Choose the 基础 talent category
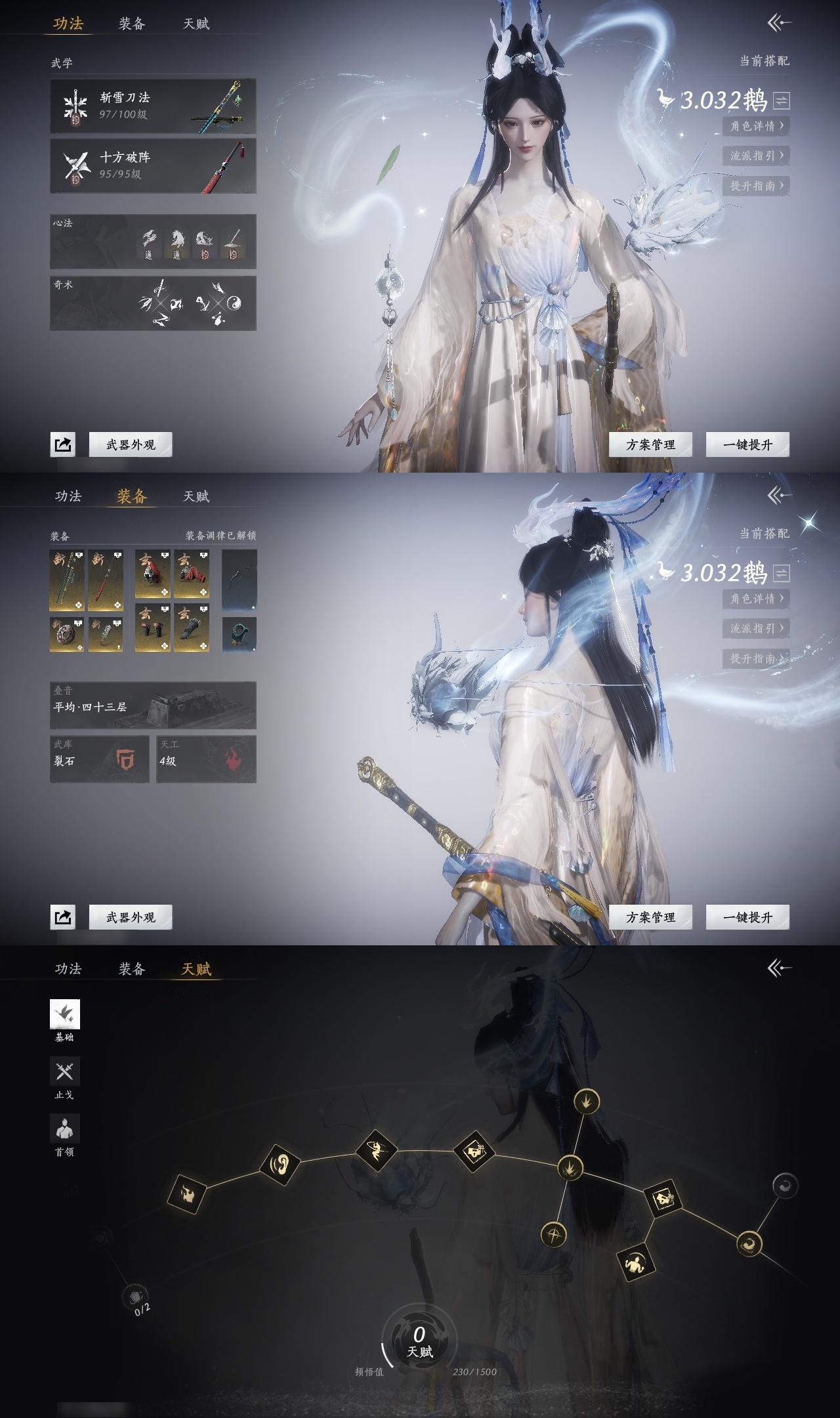 point(64,1016)
